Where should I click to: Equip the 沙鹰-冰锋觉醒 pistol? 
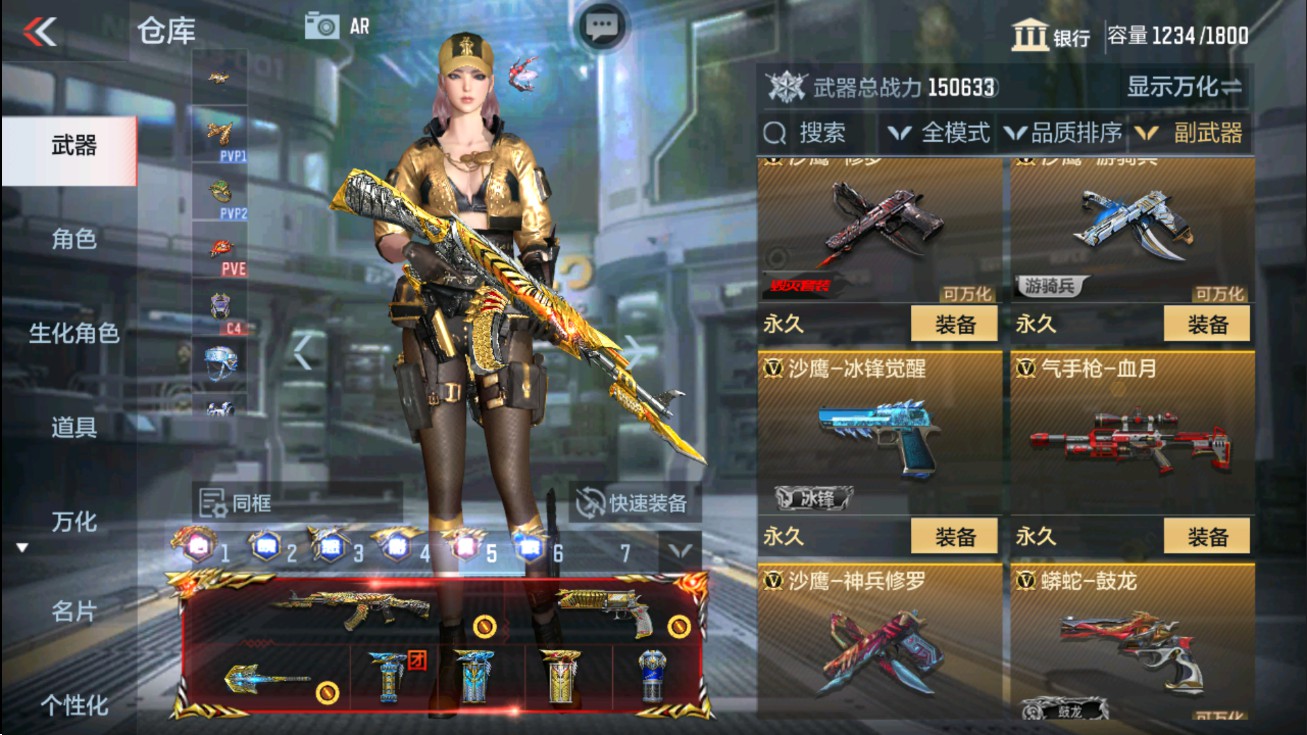pyautogui.click(x=957, y=535)
